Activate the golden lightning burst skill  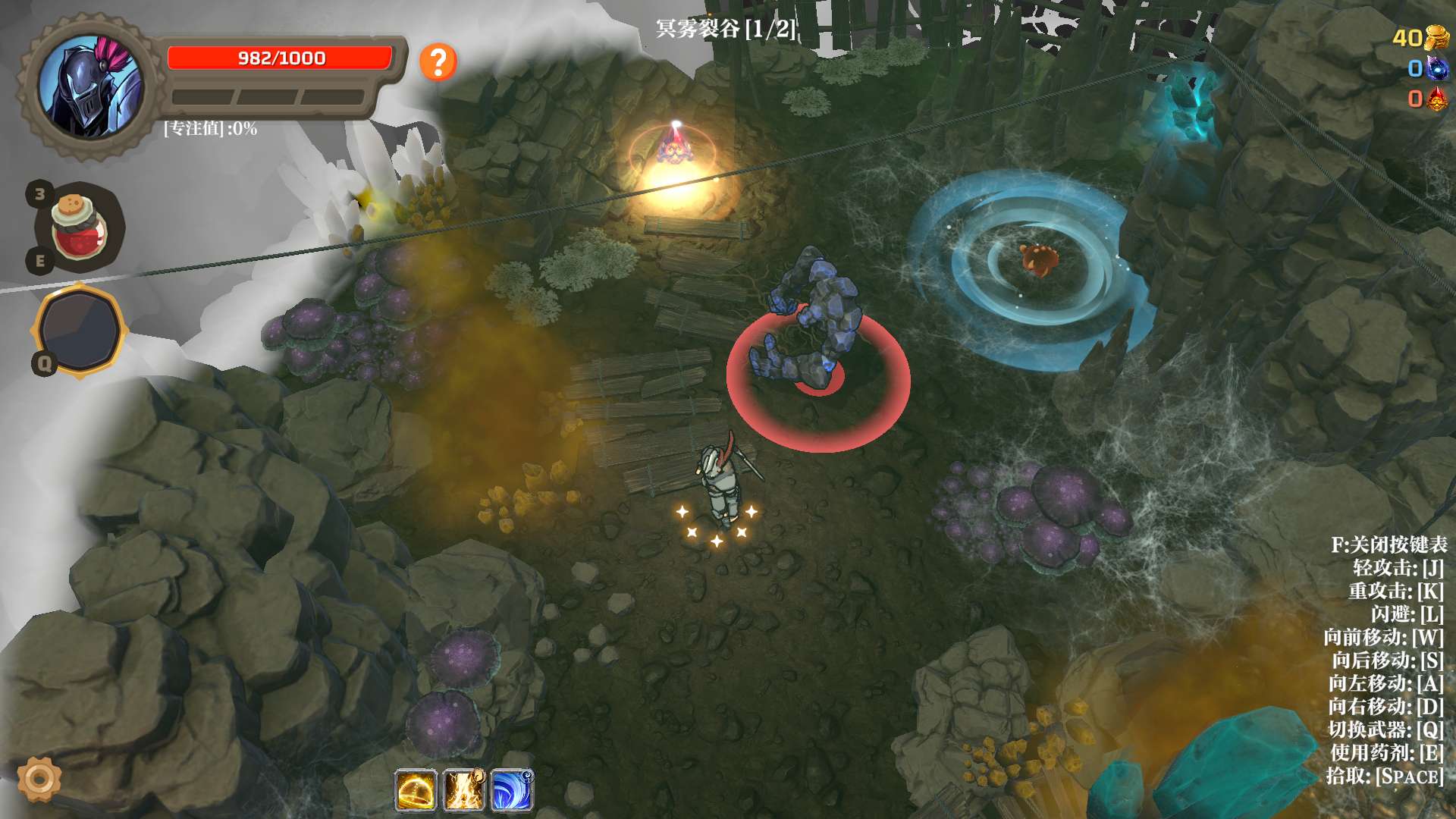click(x=463, y=790)
